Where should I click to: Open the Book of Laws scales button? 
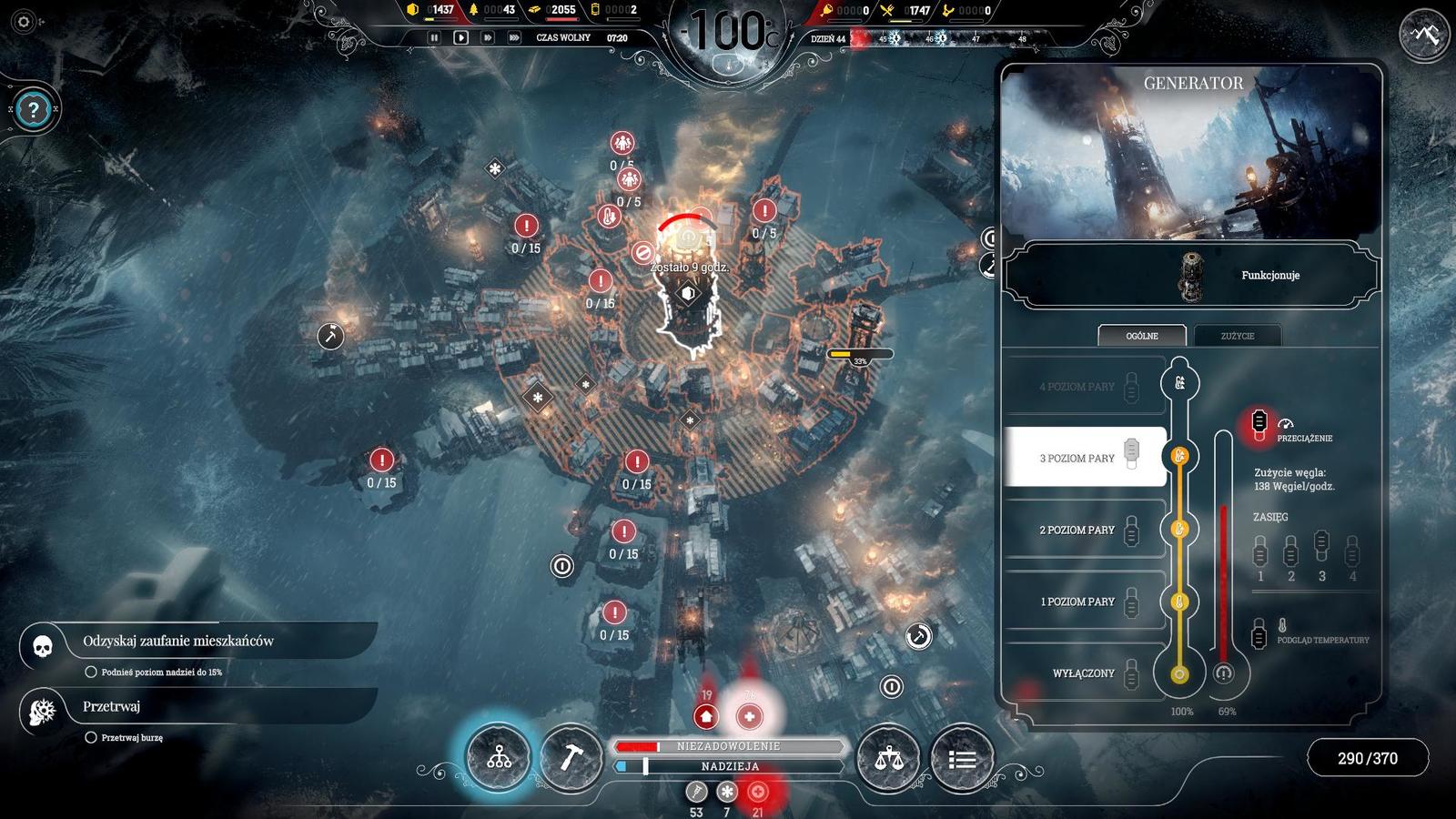coord(889,757)
